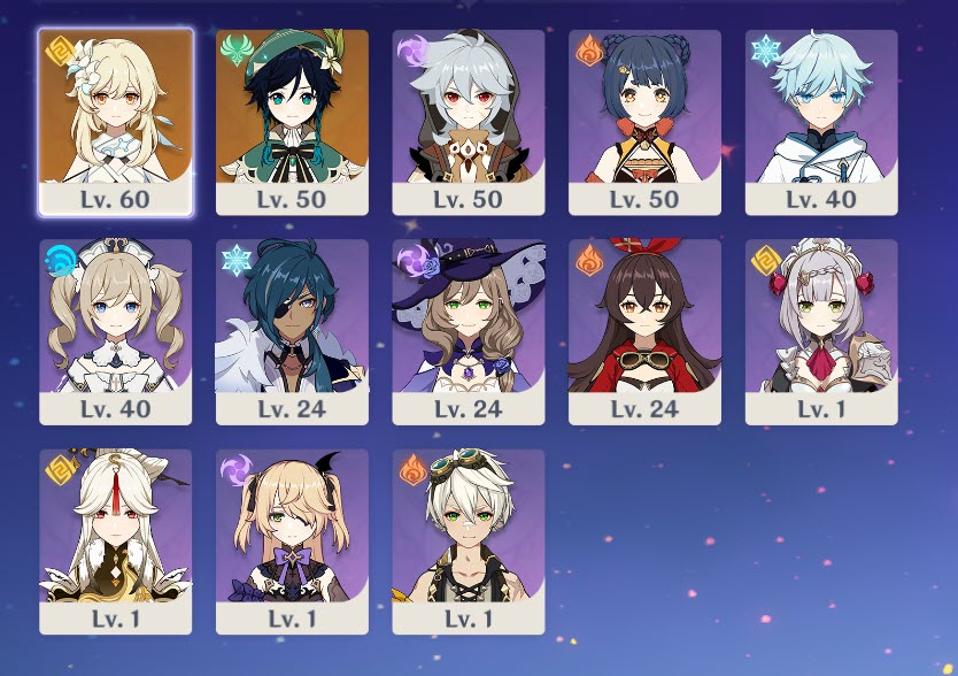The height and width of the screenshot is (676, 958).
Task: Select Ningguang, the white-haired Geo character
Action: 116,541
